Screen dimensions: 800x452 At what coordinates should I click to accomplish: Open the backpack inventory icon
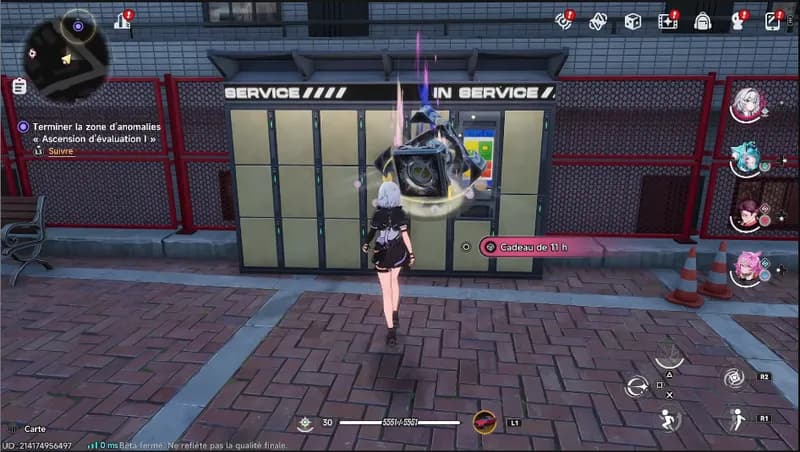pyautogui.click(x=702, y=21)
